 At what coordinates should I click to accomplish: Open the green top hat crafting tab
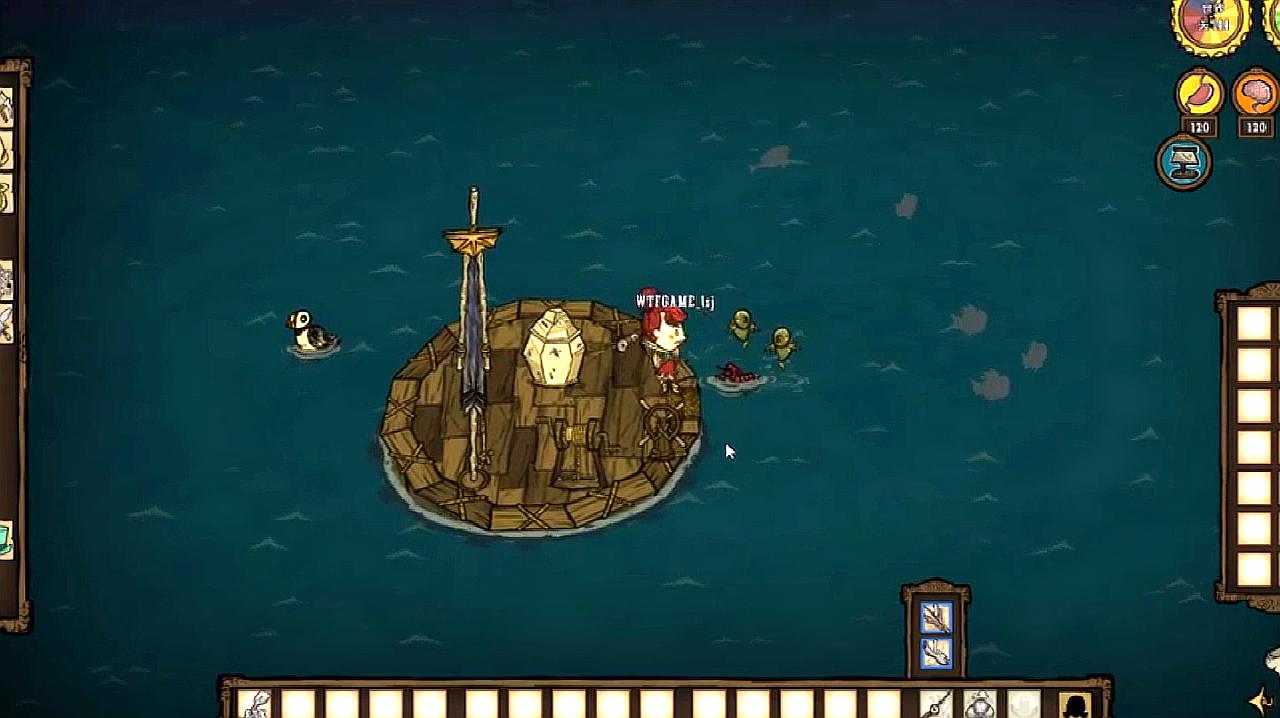click(x=5, y=541)
